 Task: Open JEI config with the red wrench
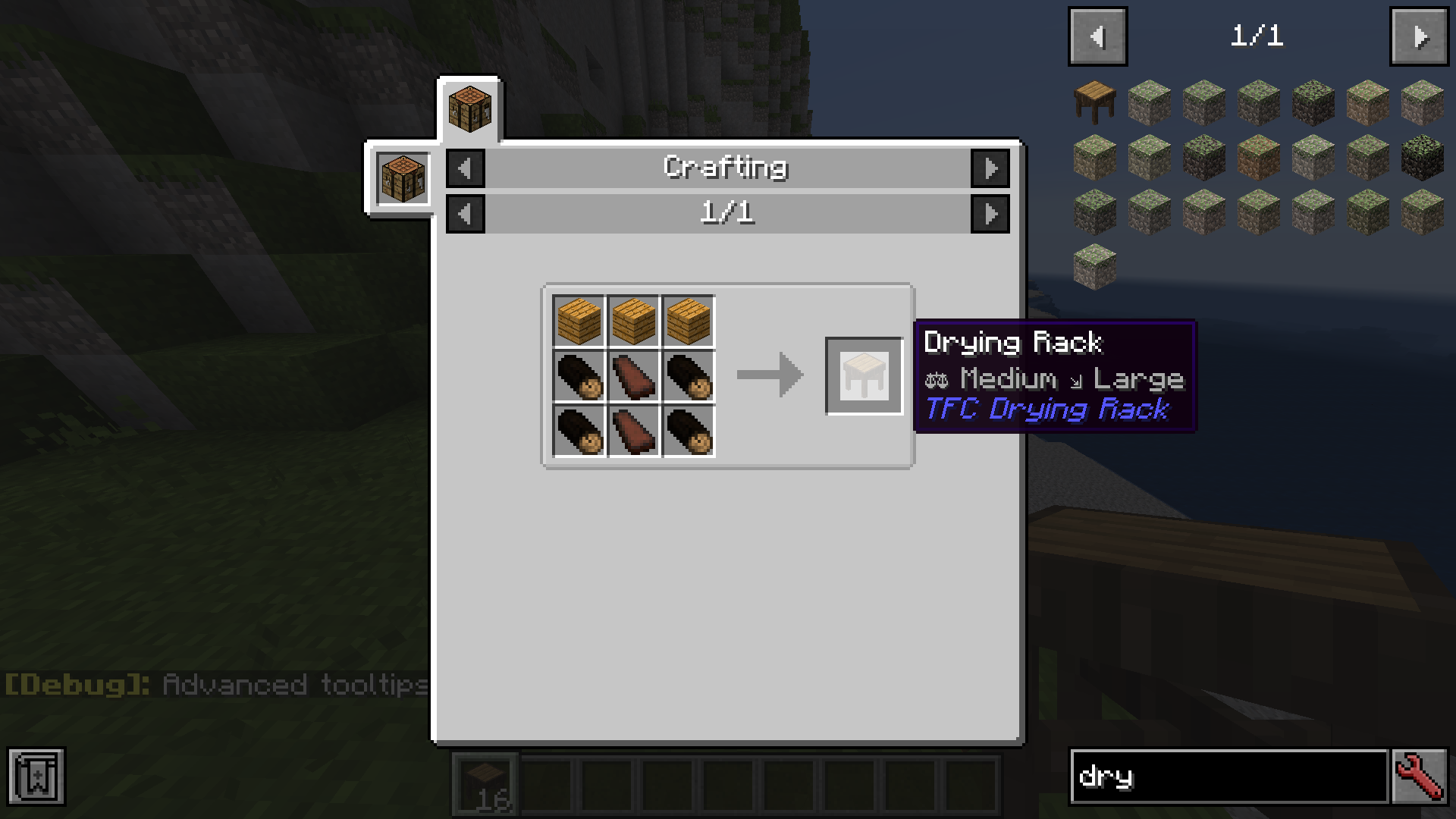[x=1419, y=777]
